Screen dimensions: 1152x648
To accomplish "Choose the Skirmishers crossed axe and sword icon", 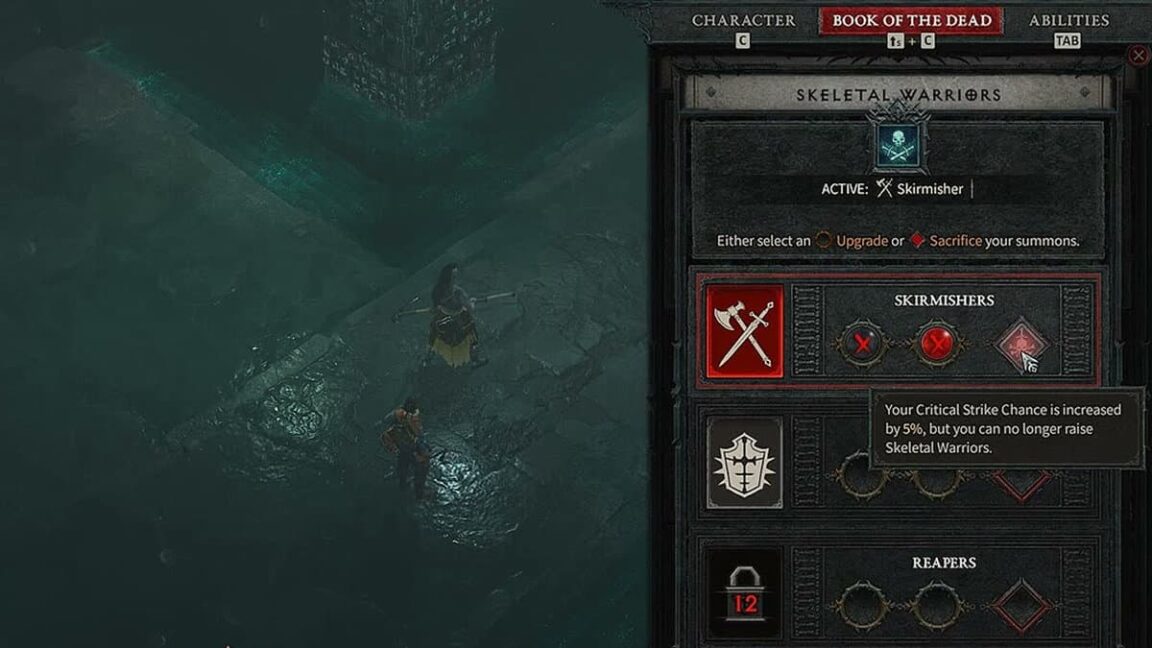I will [x=745, y=331].
